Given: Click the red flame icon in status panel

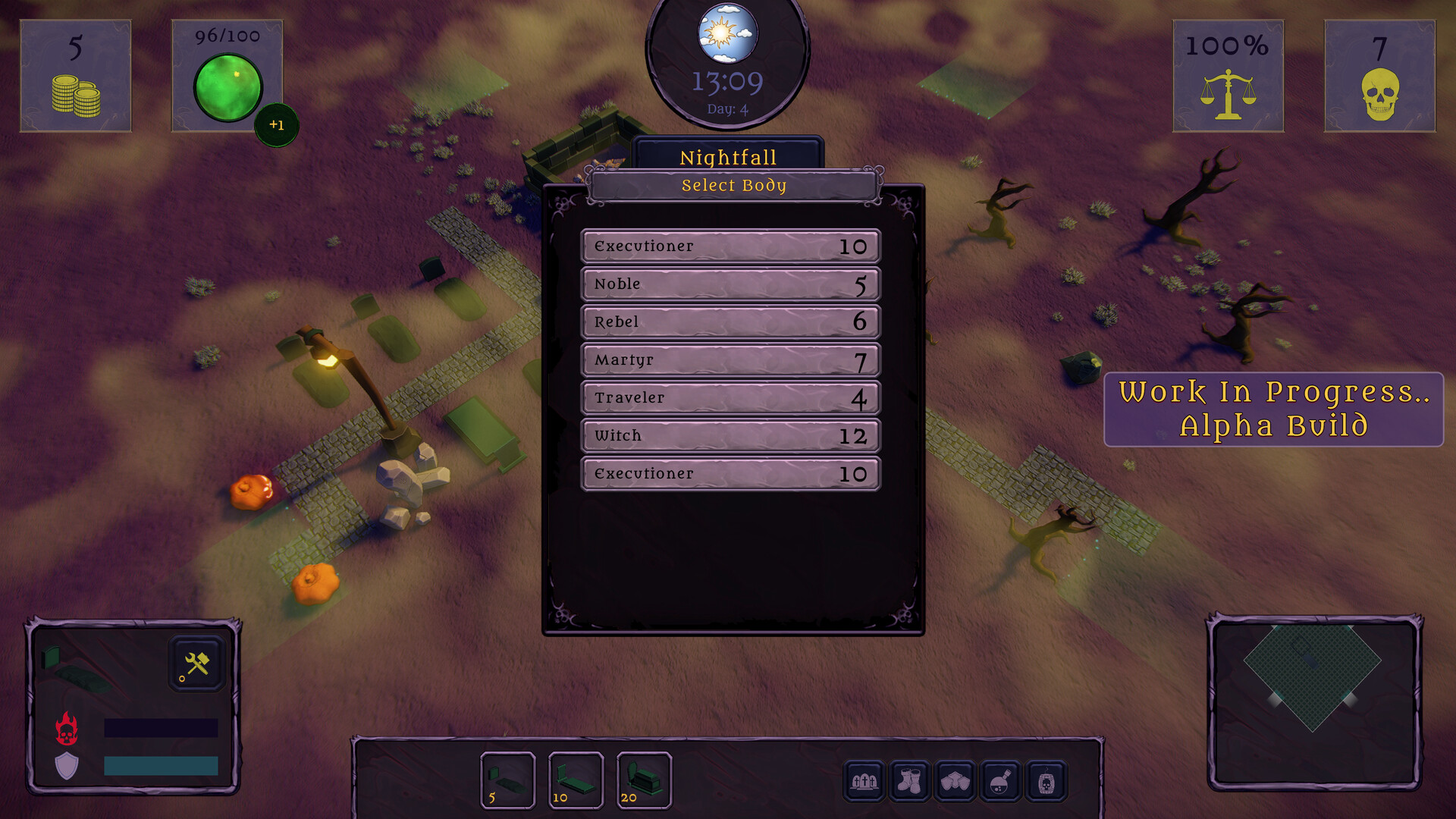Looking at the screenshot, I should (x=67, y=726).
